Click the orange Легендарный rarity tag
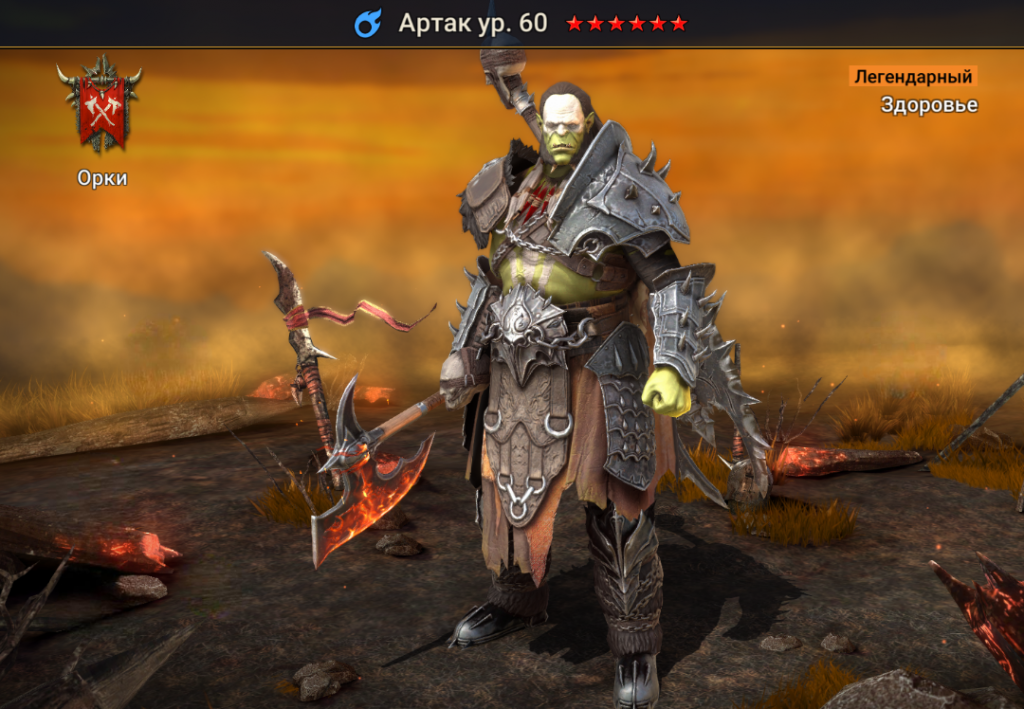The height and width of the screenshot is (709, 1024). point(912,77)
